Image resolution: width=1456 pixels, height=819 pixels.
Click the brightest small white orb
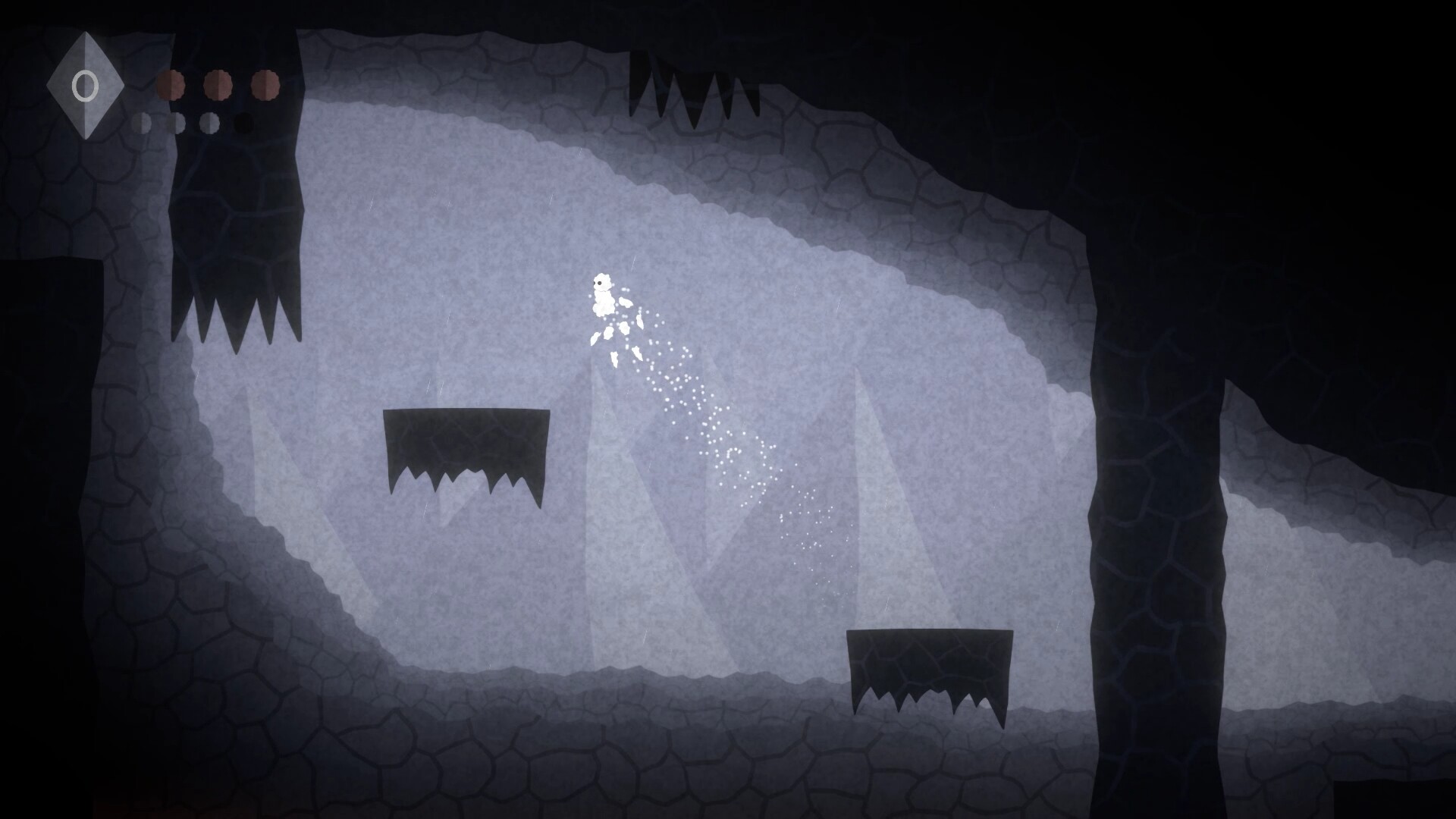[x=210, y=124]
